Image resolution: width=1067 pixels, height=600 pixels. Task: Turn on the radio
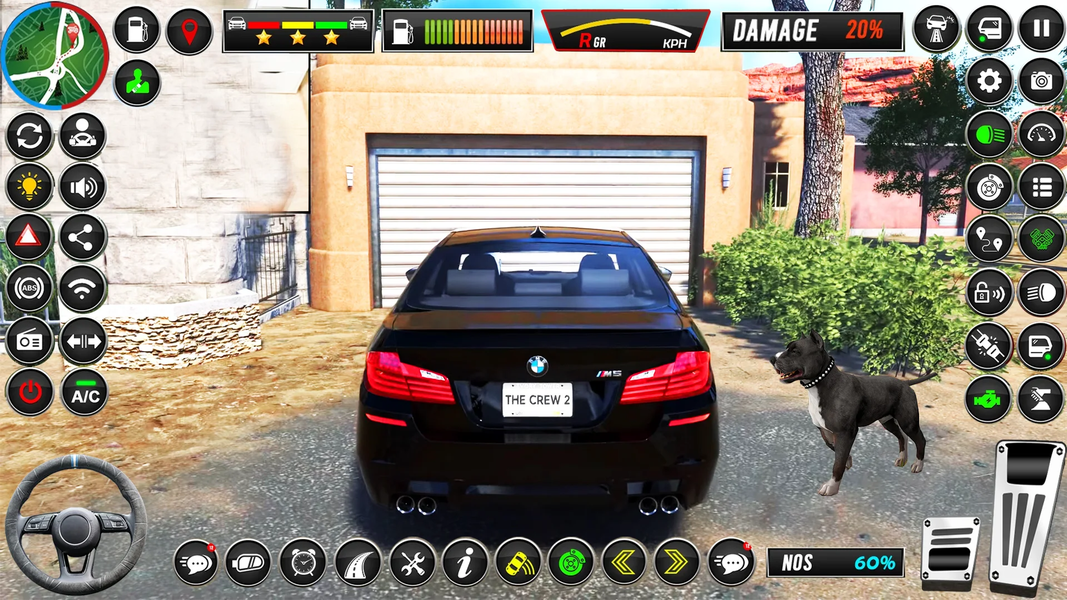[30, 341]
